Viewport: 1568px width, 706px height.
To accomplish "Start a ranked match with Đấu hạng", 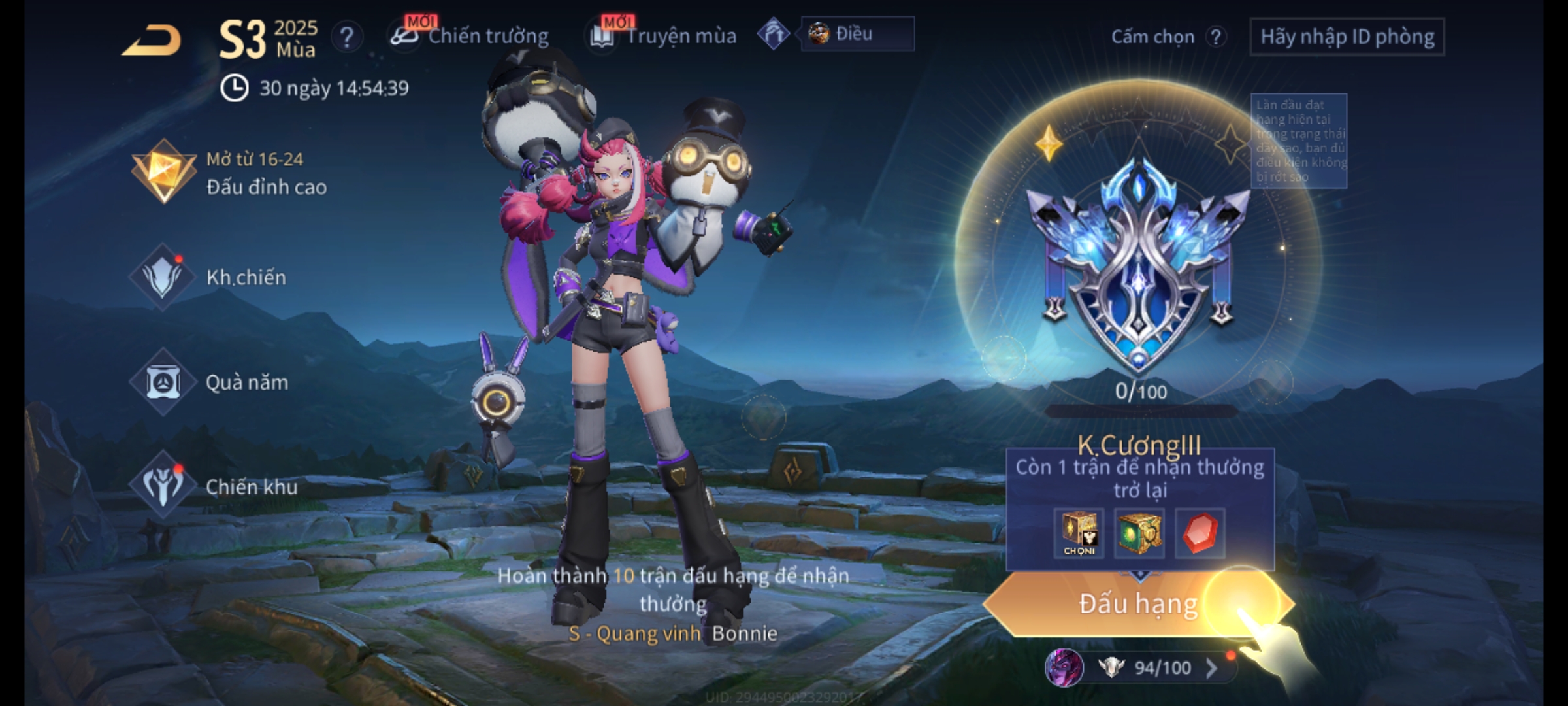I will click(x=1137, y=604).
